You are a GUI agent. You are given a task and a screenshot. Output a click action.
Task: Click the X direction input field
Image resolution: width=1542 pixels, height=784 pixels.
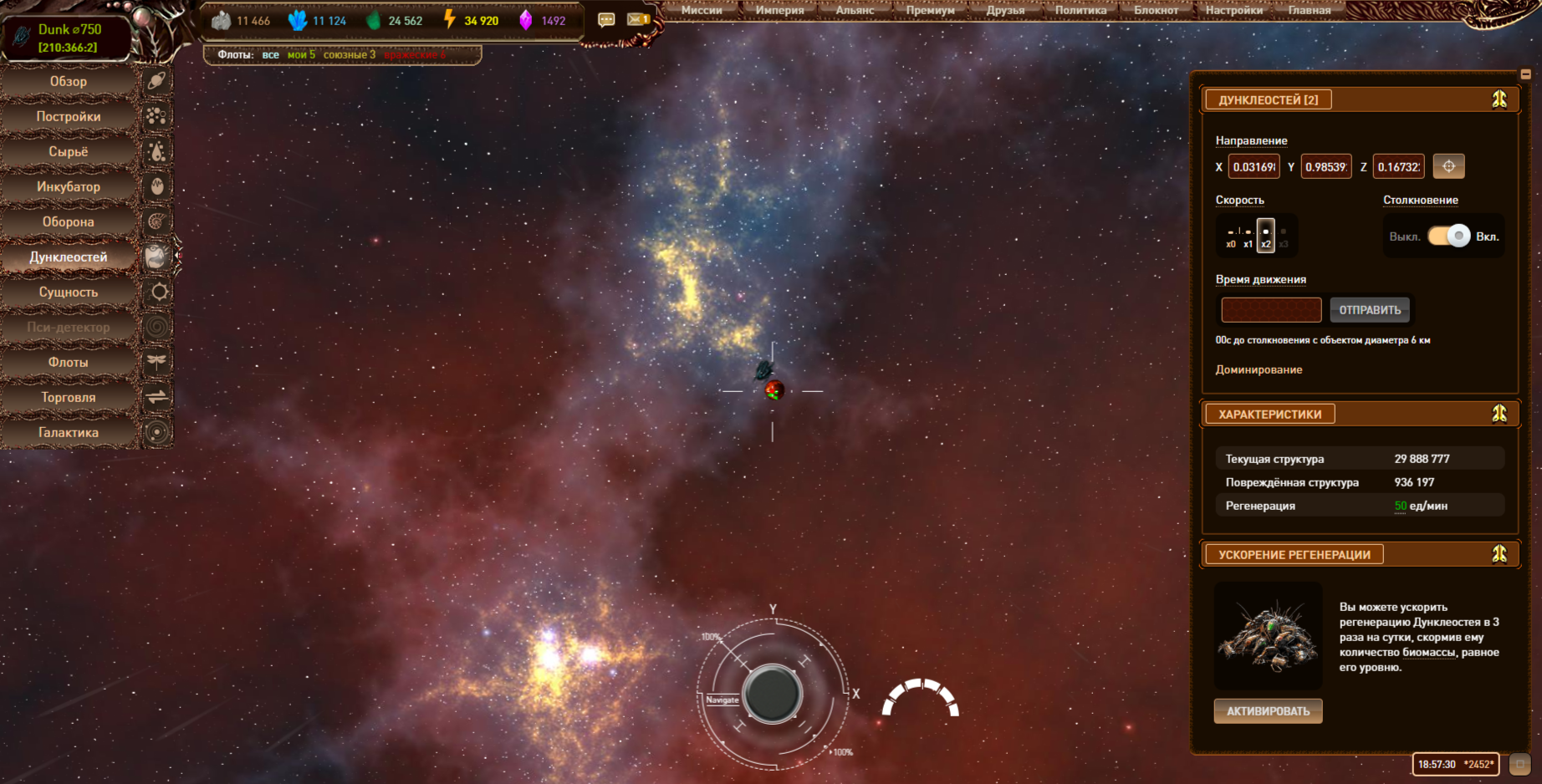click(x=1254, y=167)
